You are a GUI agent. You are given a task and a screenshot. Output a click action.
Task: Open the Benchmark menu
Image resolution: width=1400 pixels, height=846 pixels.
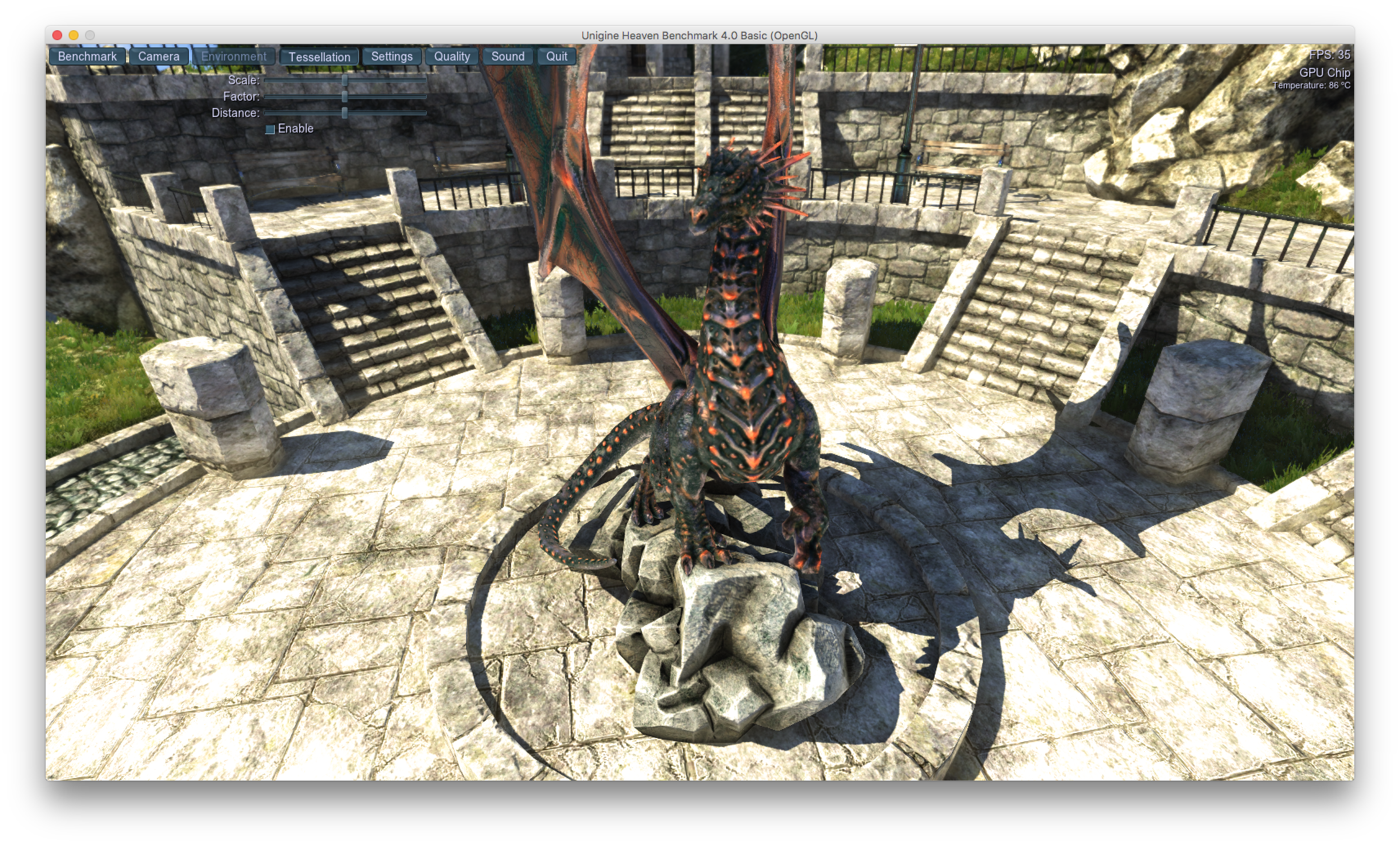tap(87, 56)
